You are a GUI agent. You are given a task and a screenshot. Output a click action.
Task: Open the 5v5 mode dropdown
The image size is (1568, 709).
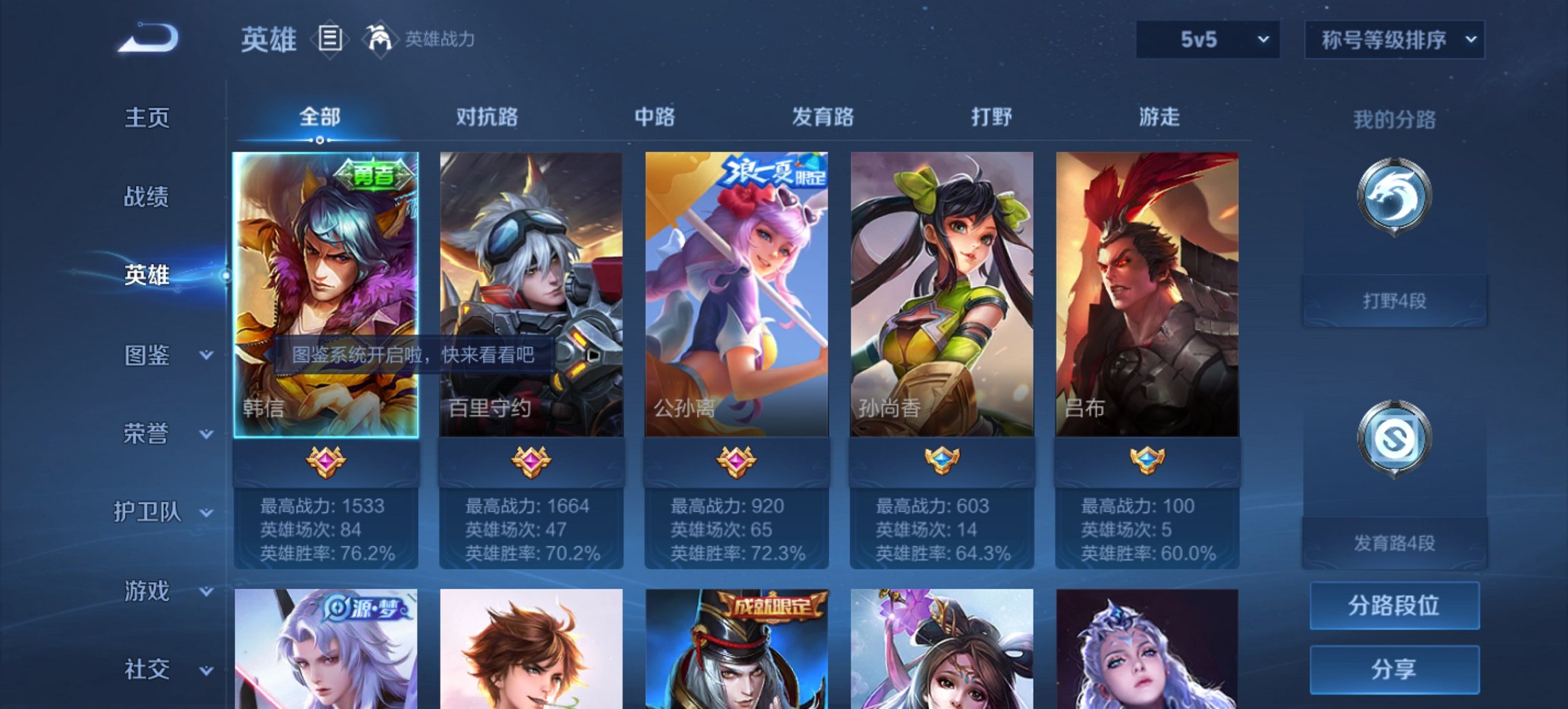coord(1207,40)
